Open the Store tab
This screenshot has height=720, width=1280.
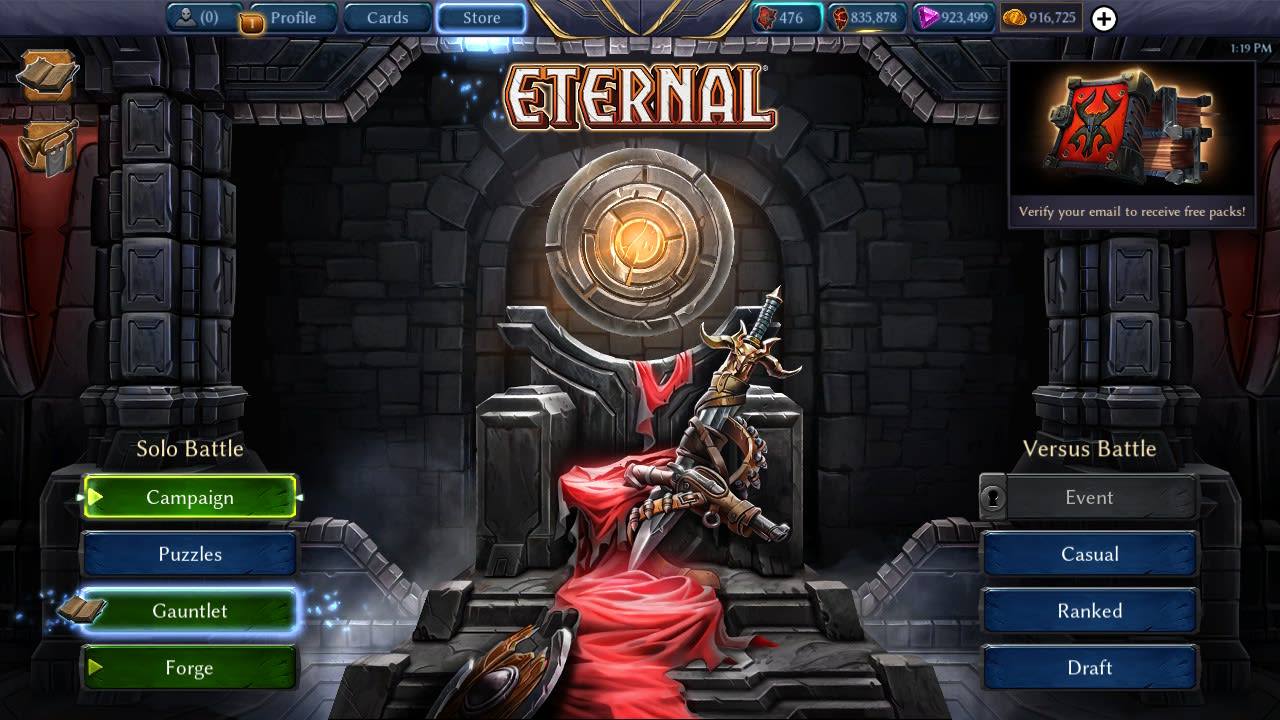click(481, 16)
